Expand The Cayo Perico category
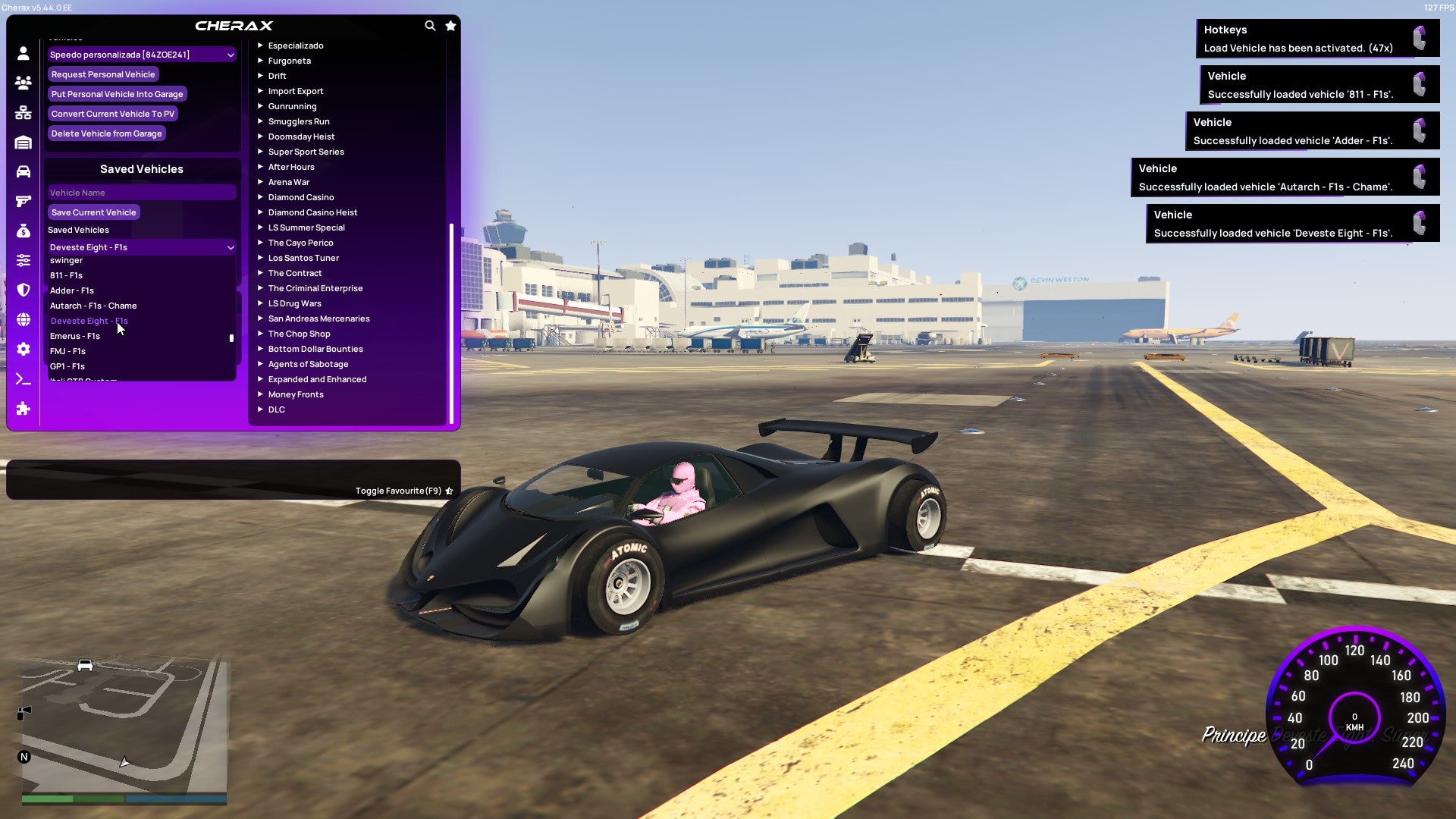The height and width of the screenshot is (819, 1456). (x=300, y=243)
